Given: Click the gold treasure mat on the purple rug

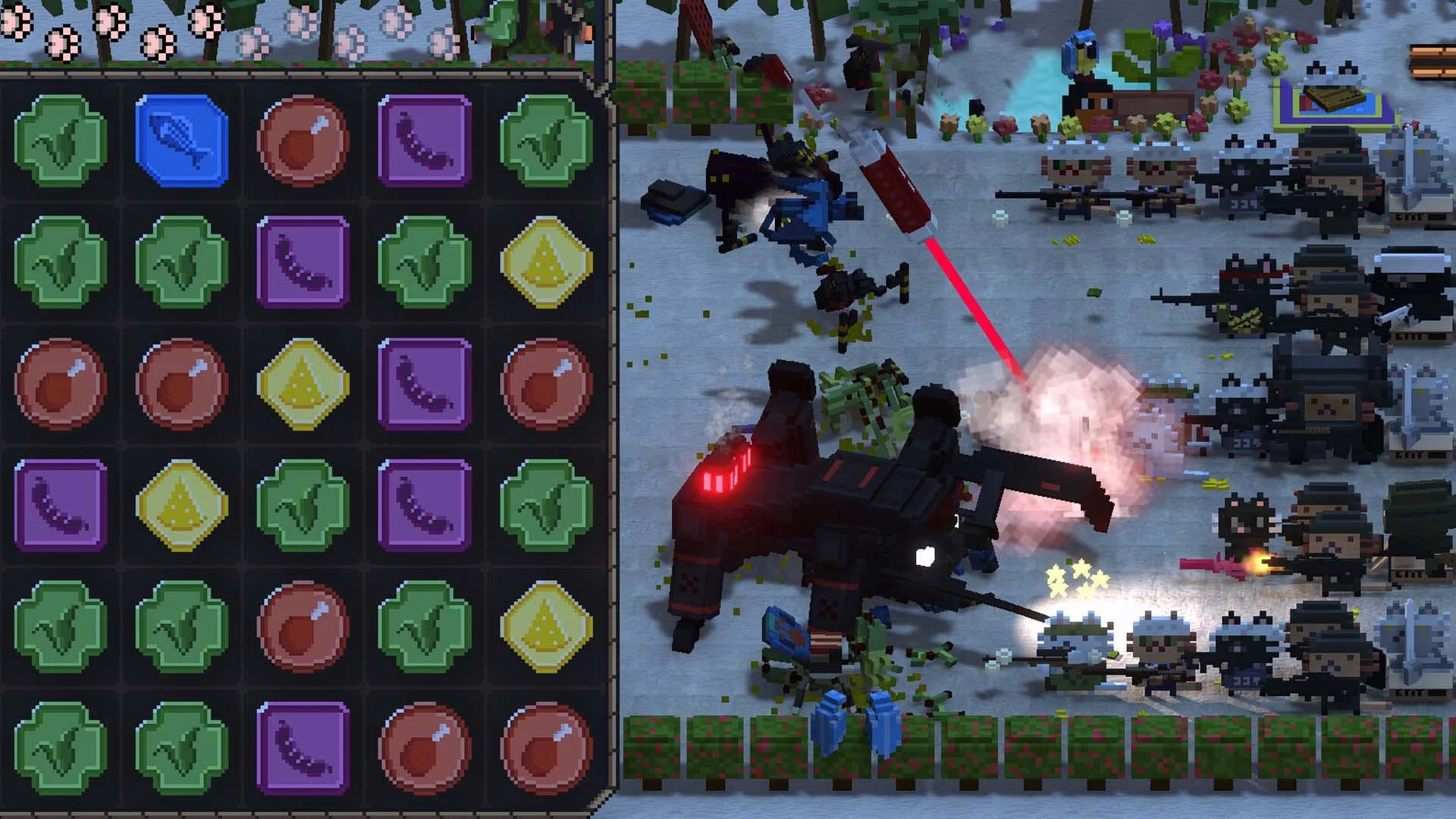Looking at the screenshot, I should (x=1335, y=99).
